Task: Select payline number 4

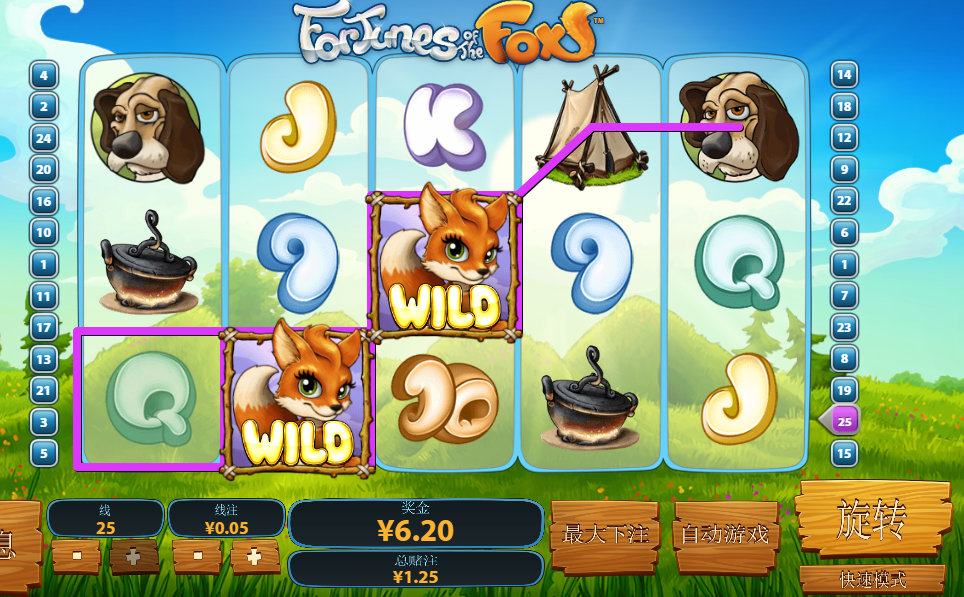Action: pos(44,75)
